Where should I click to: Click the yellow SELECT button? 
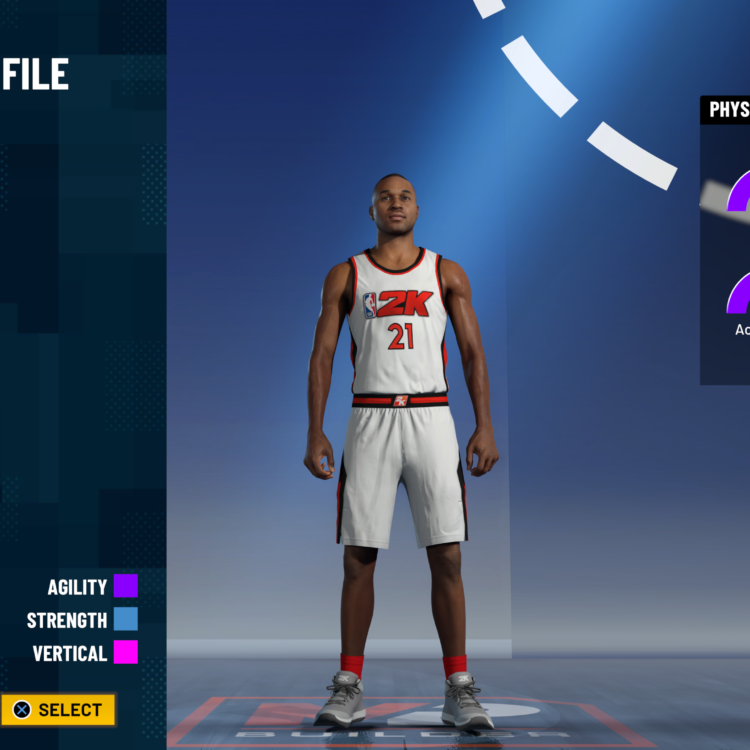click(x=58, y=710)
